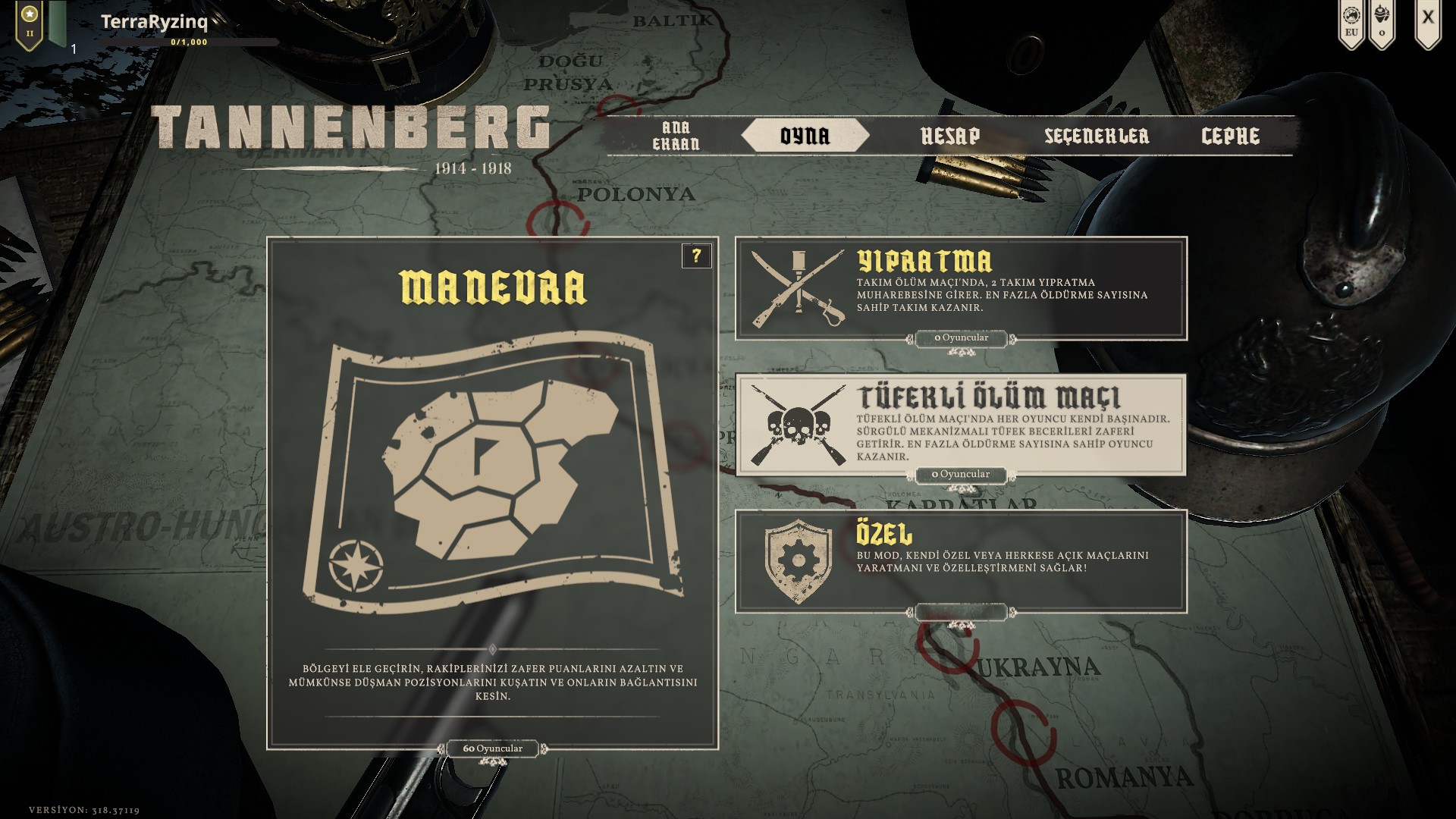Open the TerraRyzinq player profile
Screen dimensions: 1456x819
click(x=154, y=22)
